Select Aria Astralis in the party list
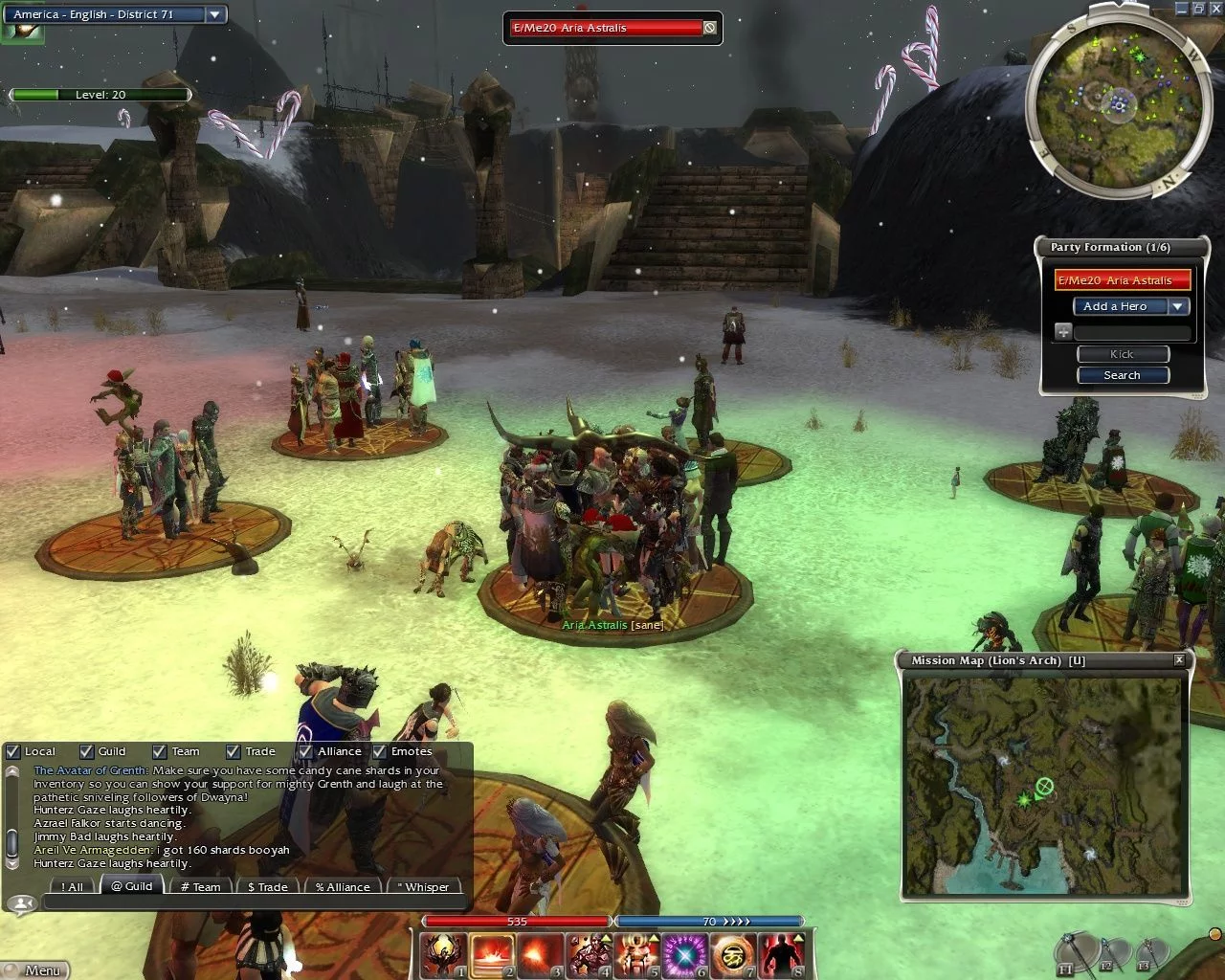The image size is (1225, 980). [x=1123, y=280]
